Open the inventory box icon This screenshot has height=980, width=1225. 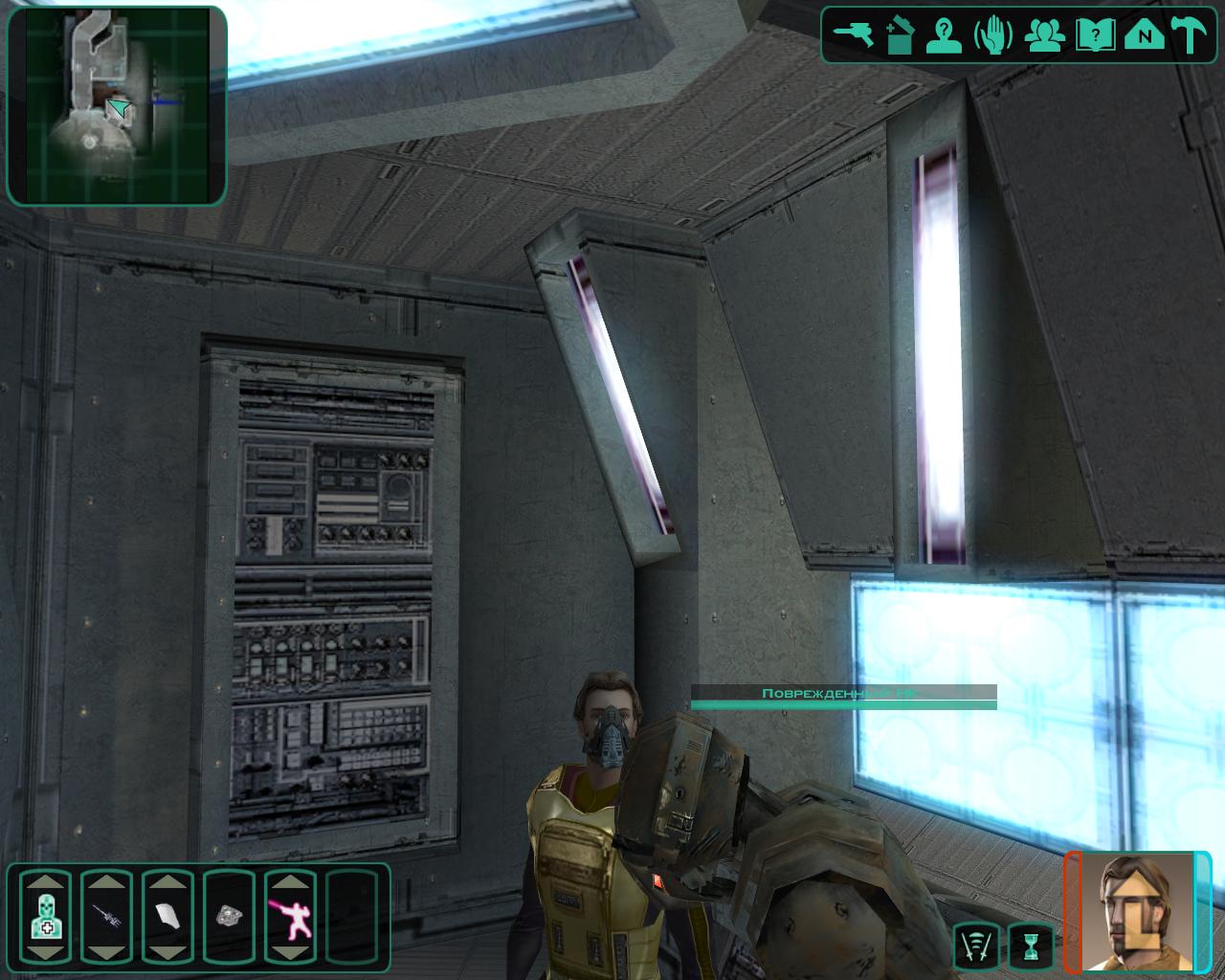click(x=900, y=34)
